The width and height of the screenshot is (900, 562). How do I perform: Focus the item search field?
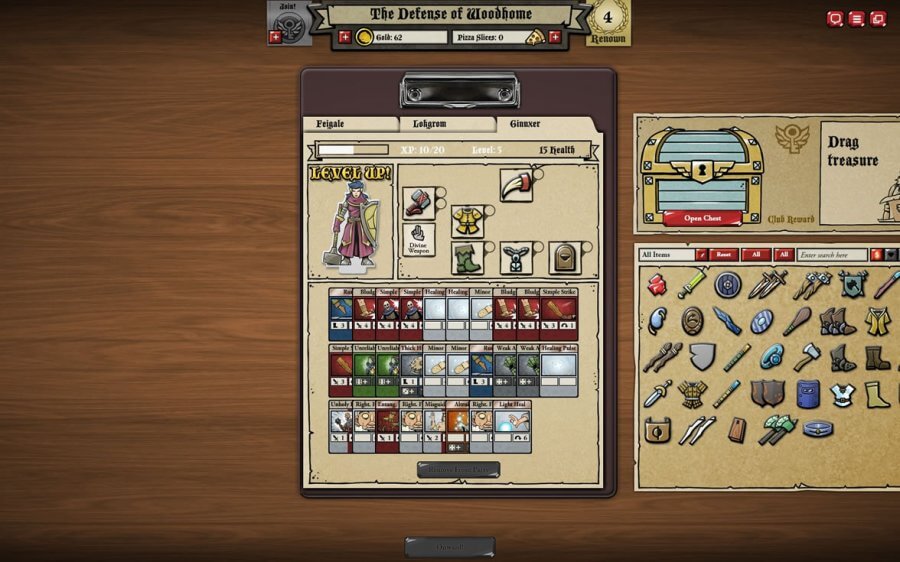tap(832, 255)
